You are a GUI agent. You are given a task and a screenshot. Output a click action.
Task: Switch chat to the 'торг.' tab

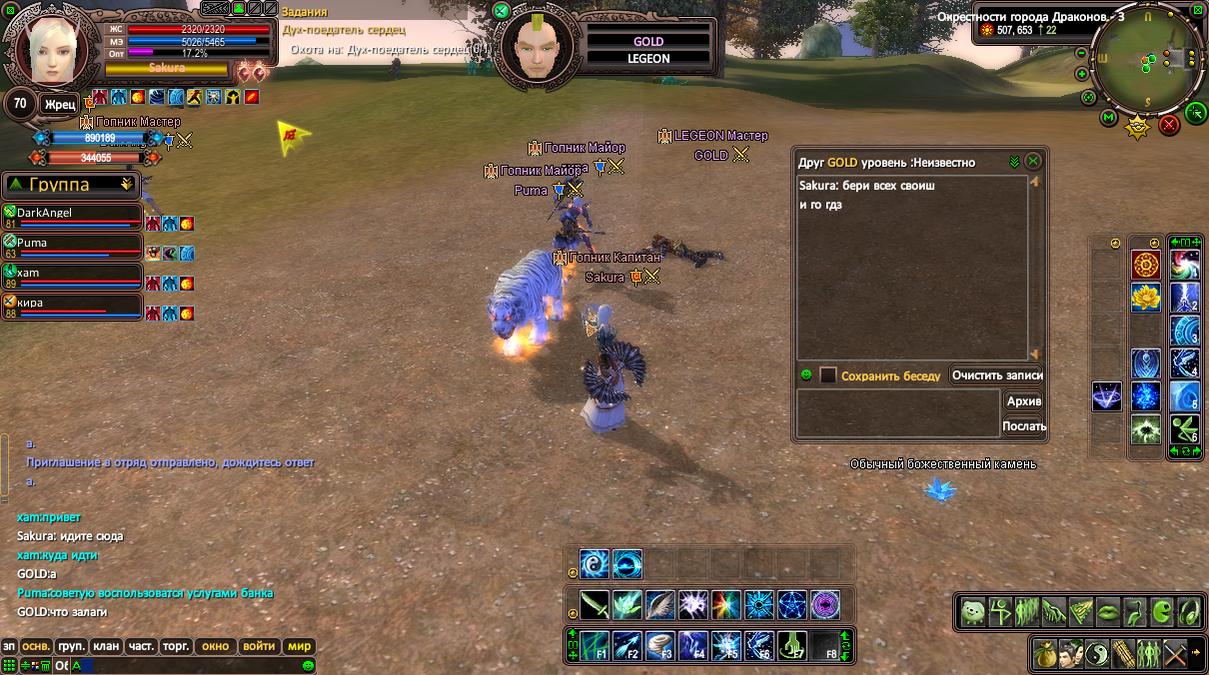(176, 646)
